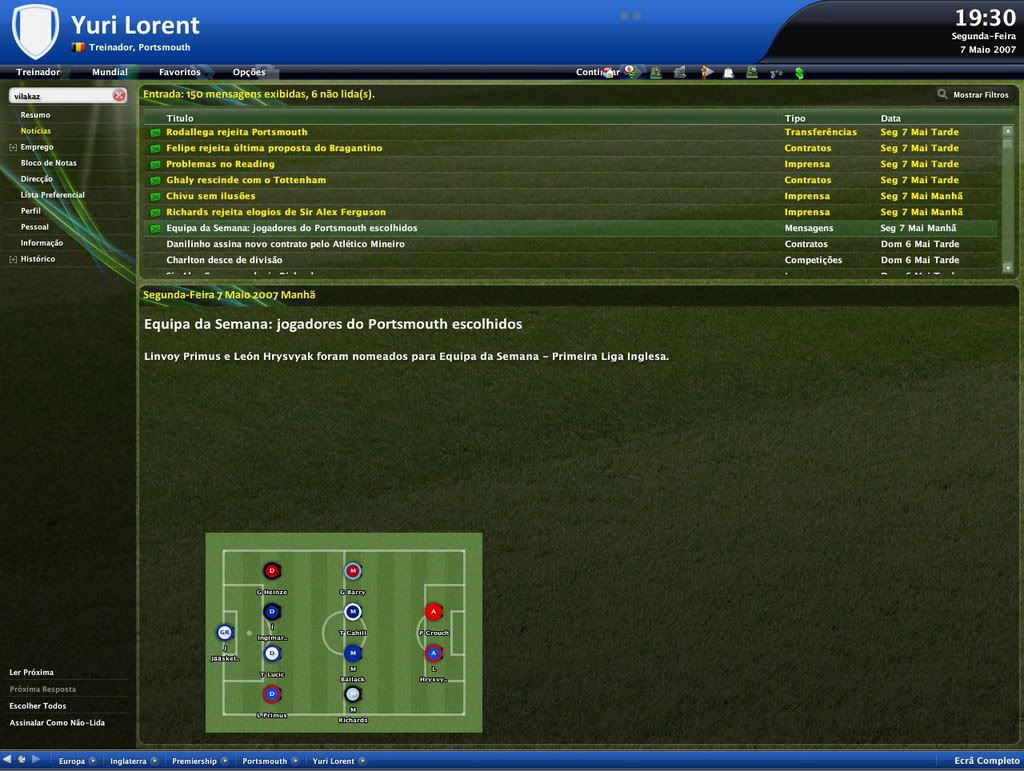Click Ler Próxima to read next message

32,672
